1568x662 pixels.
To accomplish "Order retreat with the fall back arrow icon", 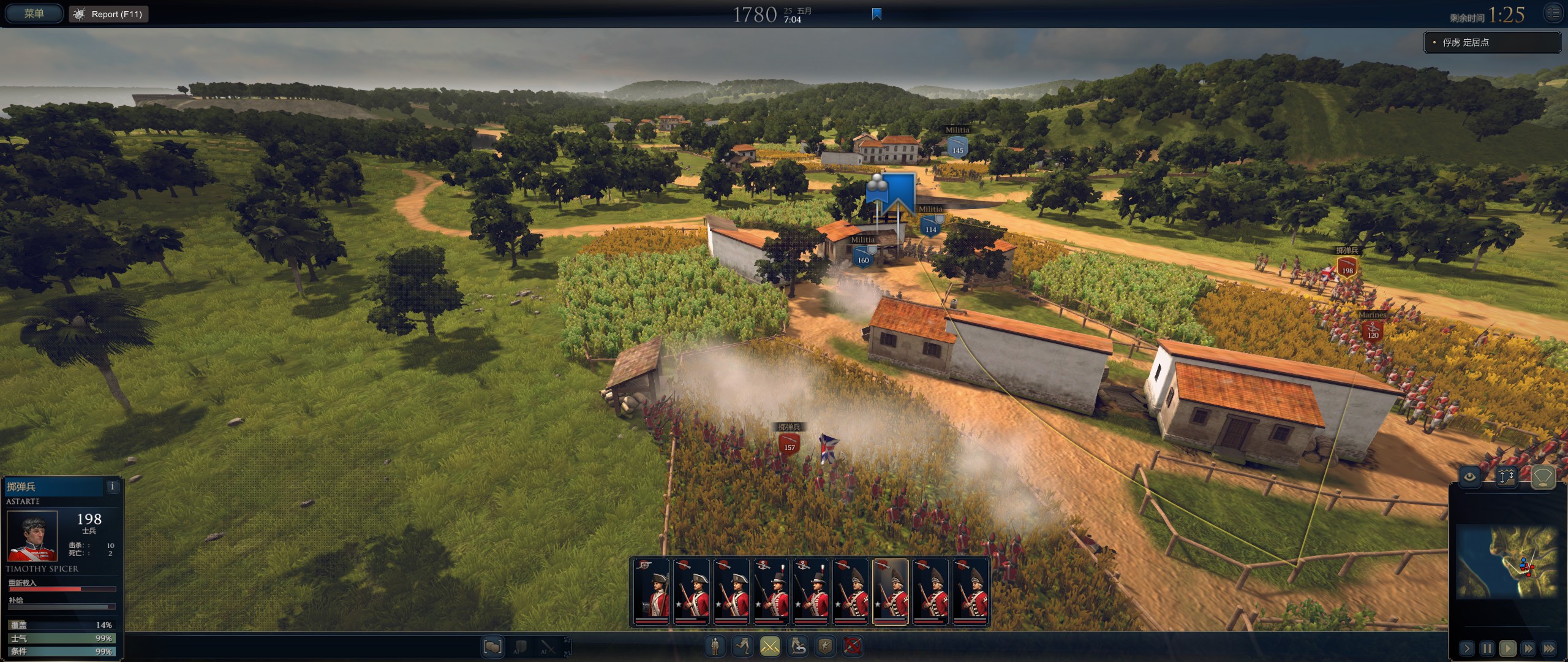I will [798, 645].
